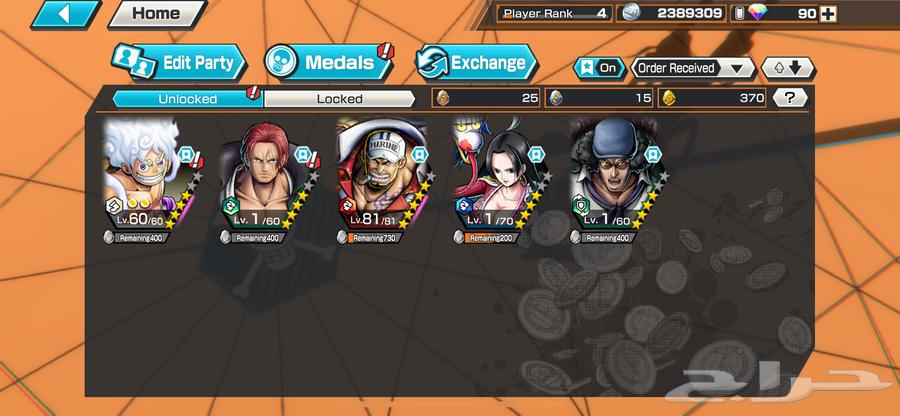Open the Order Received sort dropdown
Screen dimensions: 900x416
point(692,68)
